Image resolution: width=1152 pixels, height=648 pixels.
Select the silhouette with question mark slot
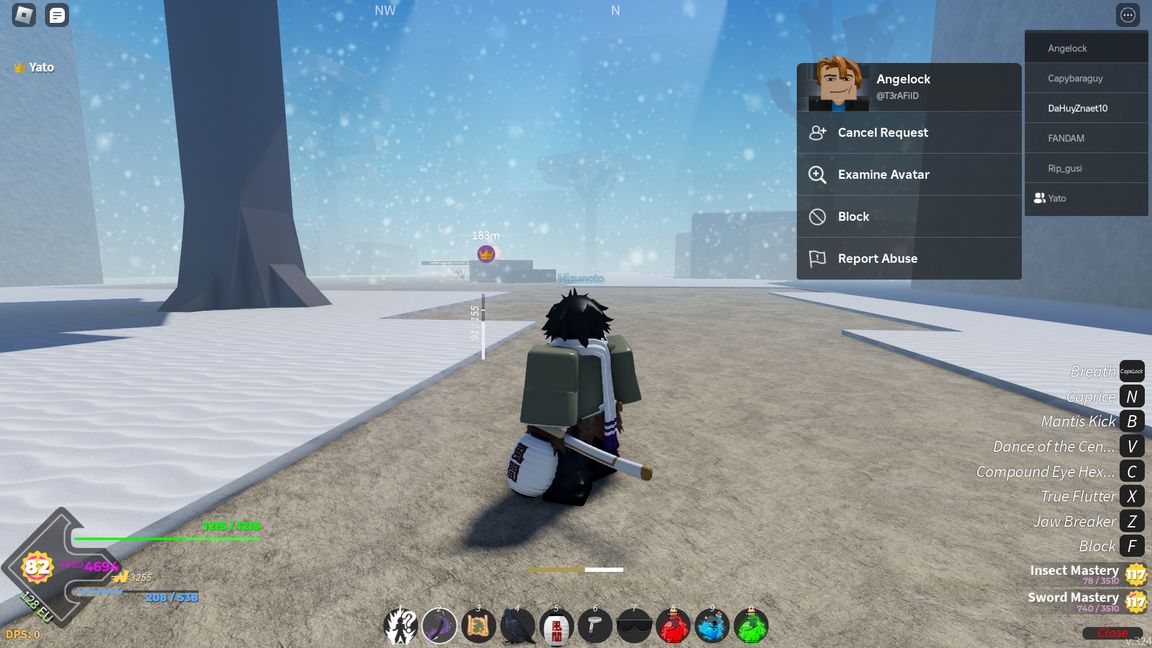(x=400, y=626)
